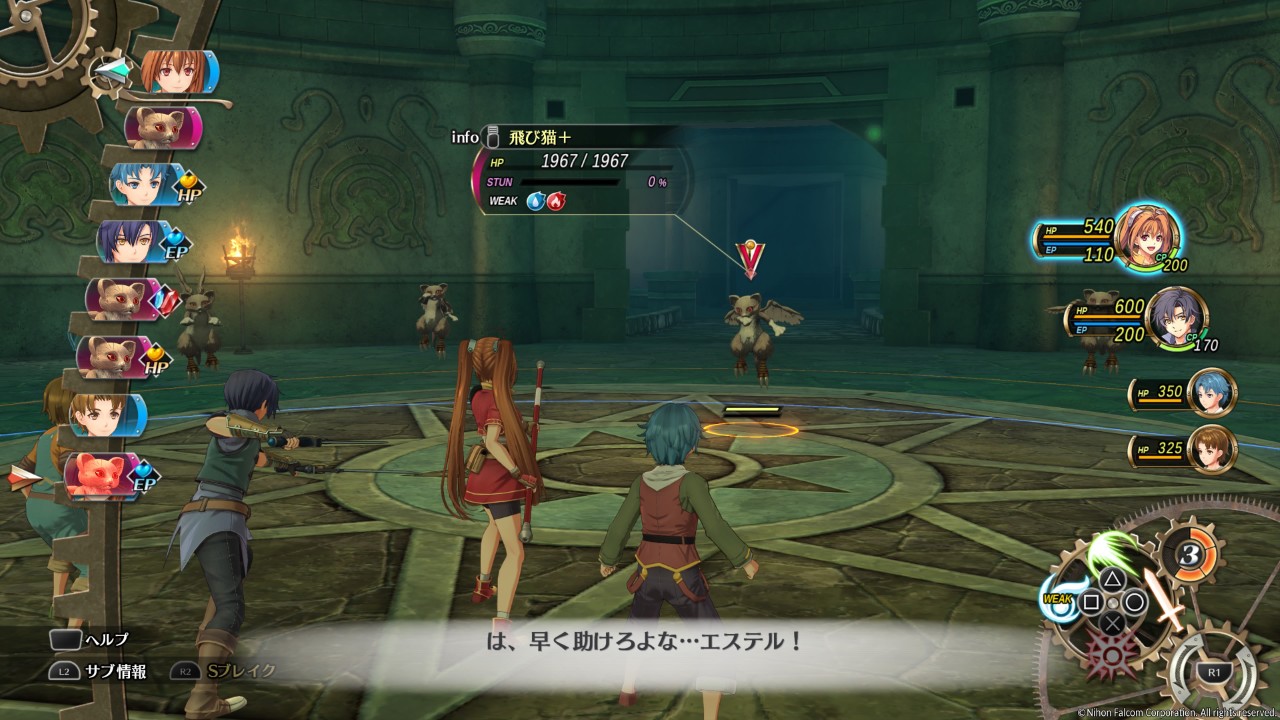Click the red target marker above the enemy
Image resolution: width=1280 pixels, height=720 pixels.
(750, 259)
